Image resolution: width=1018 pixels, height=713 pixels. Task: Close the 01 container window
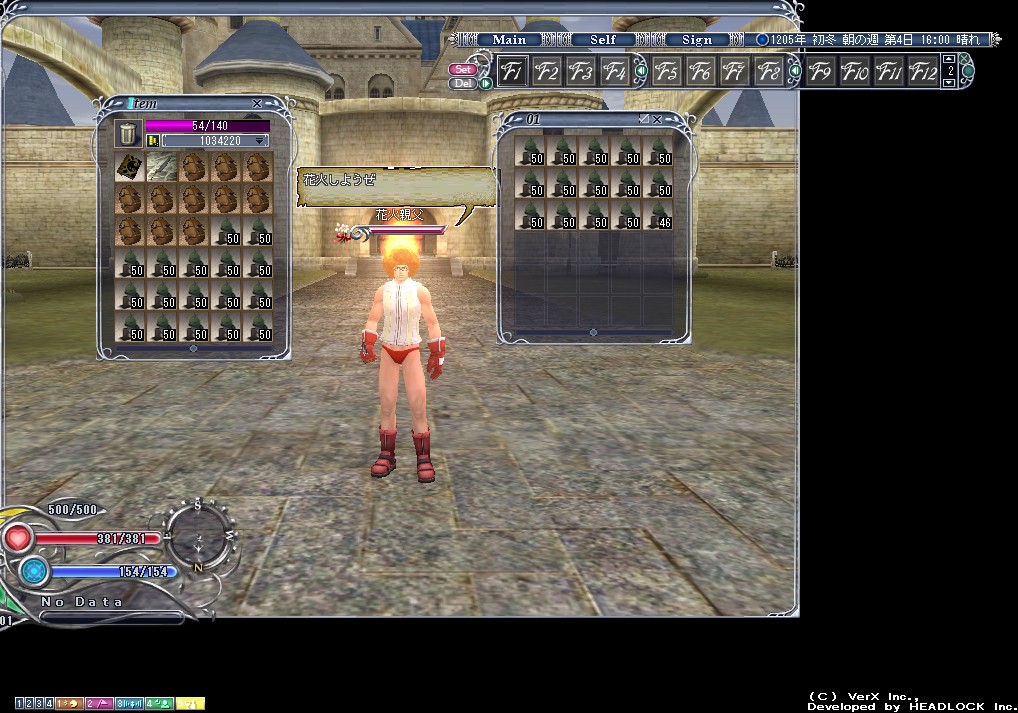[657, 119]
